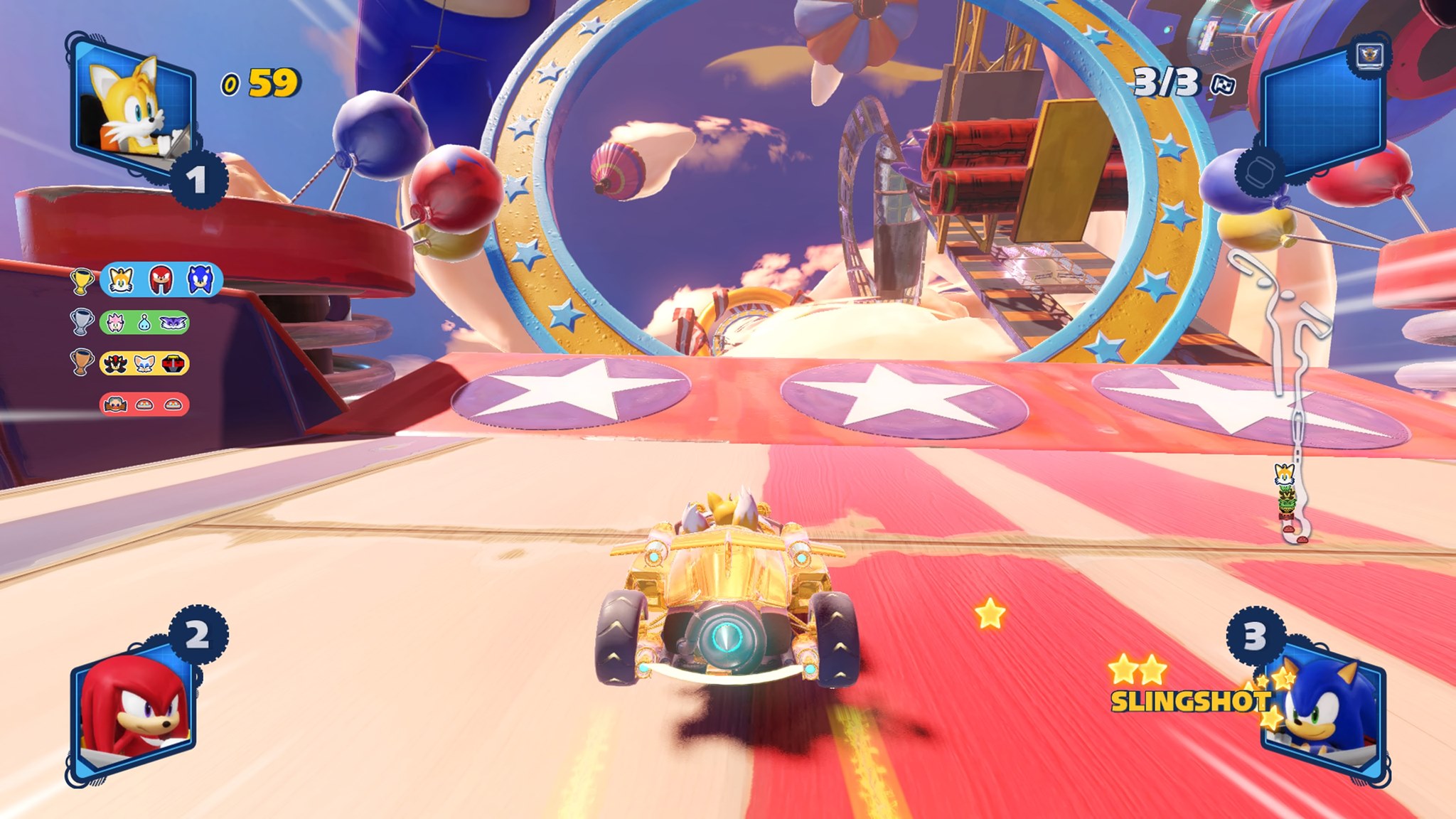Click the red Team Eggman standings row

(x=144, y=405)
